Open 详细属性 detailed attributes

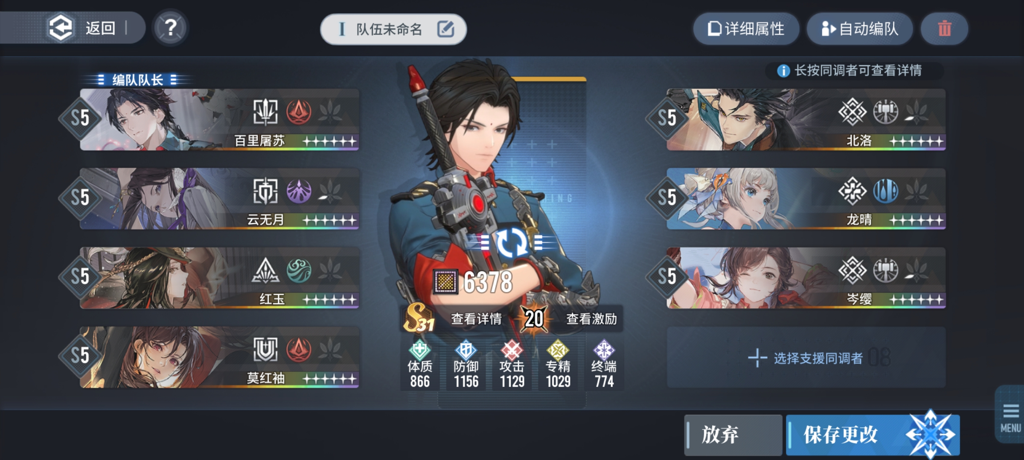[745, 29]
